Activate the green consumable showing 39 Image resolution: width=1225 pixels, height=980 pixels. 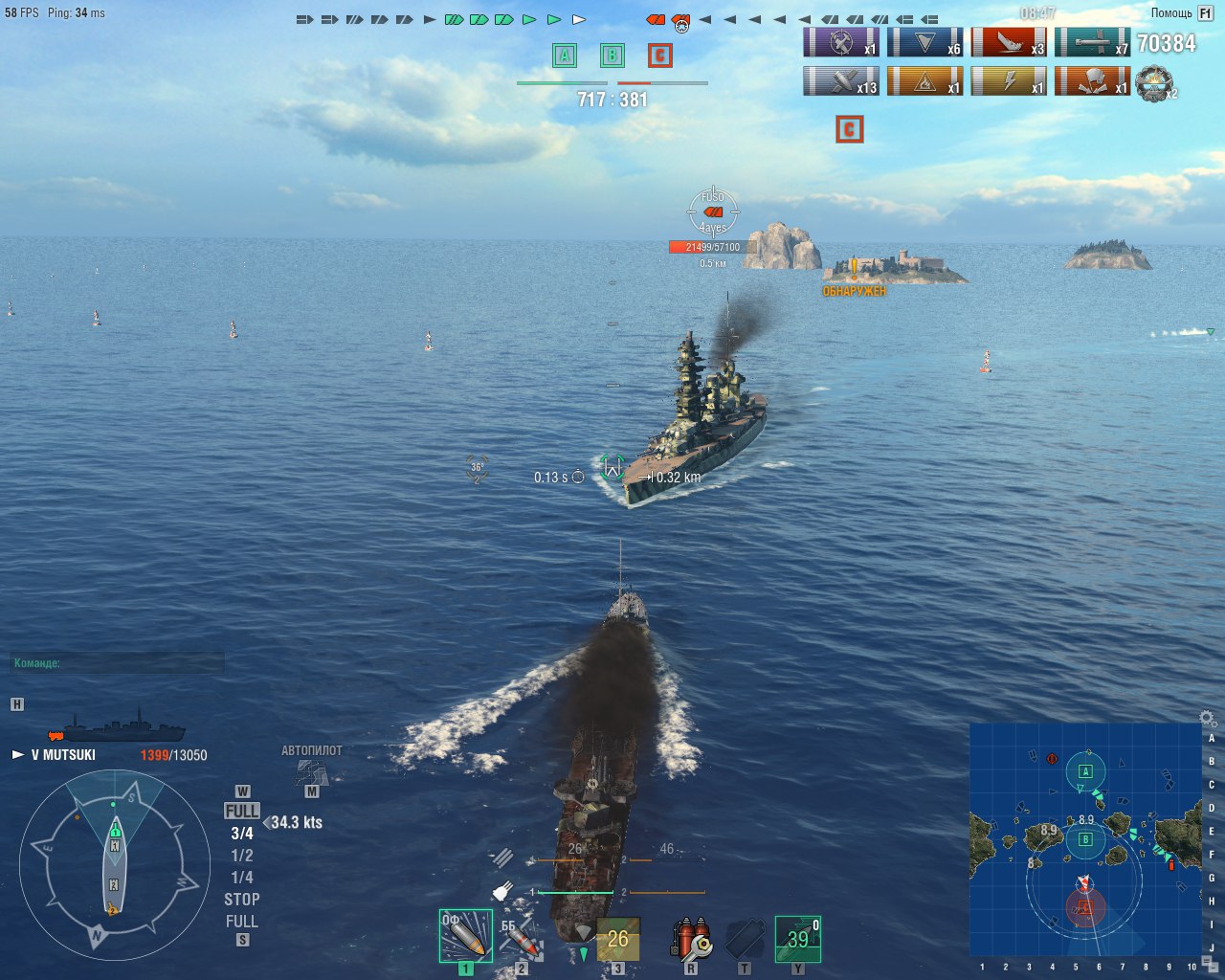[x=797, y=938]
